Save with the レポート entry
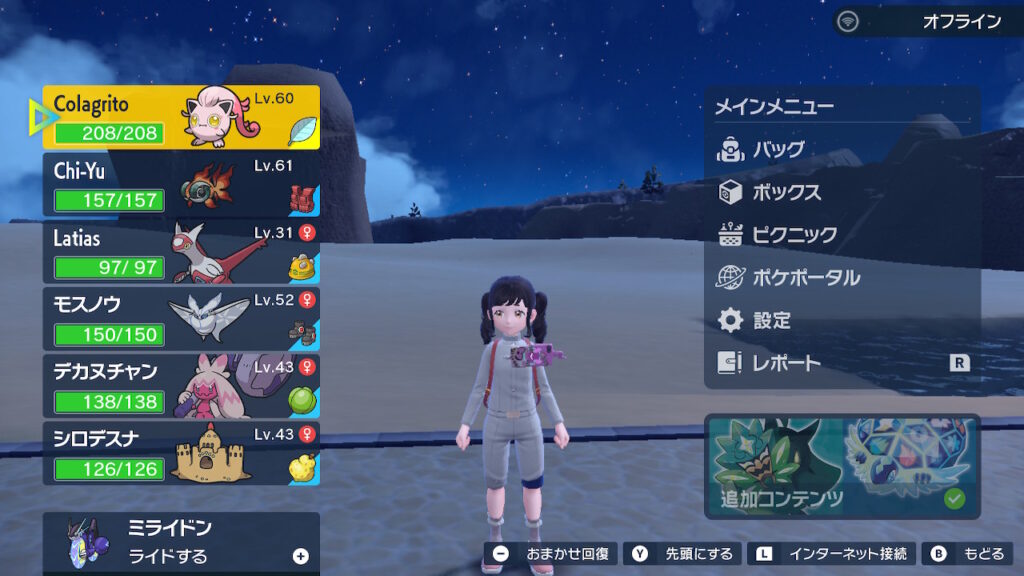The width and height of the screenshot is (1024, 576). [x=786, y=364]
